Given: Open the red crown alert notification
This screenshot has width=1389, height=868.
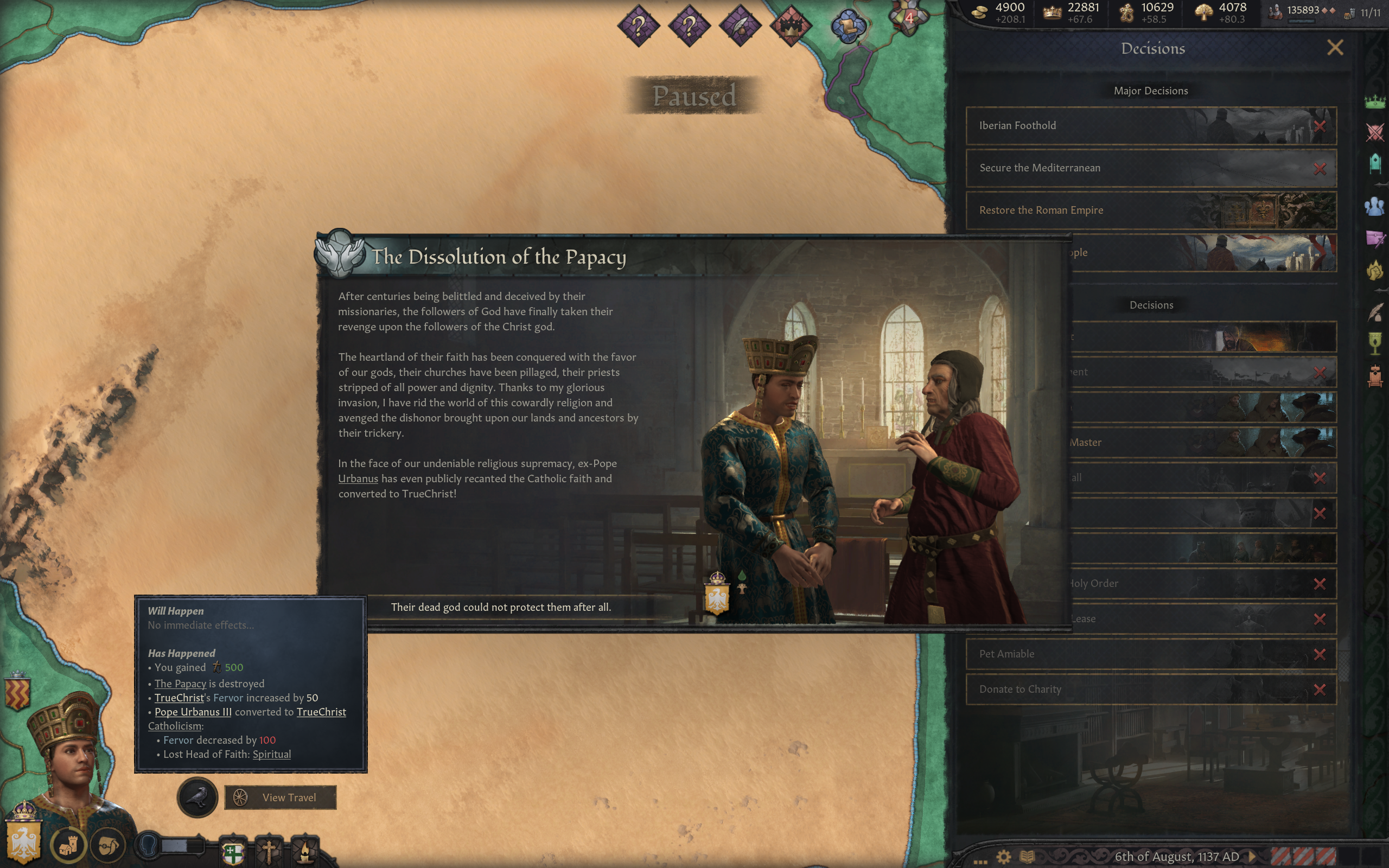Looking at the screenshot, I should coord(791,26).
